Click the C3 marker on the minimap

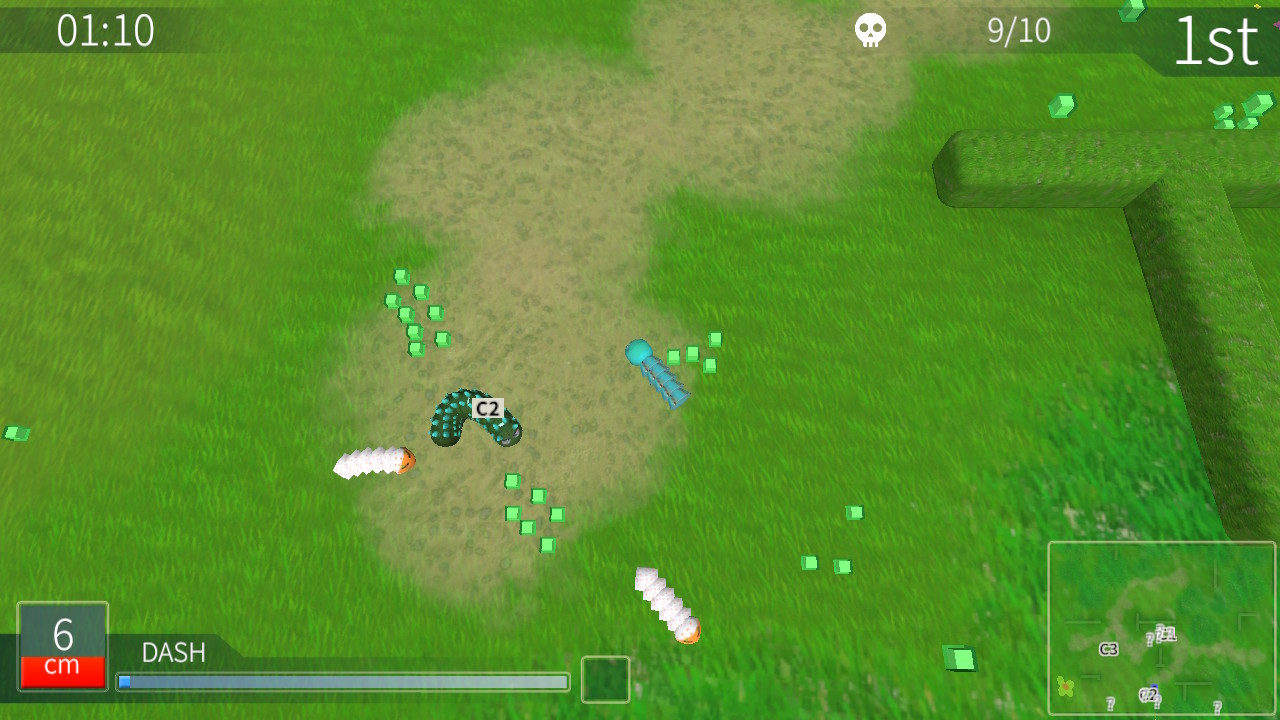[x=1108, y=648]
